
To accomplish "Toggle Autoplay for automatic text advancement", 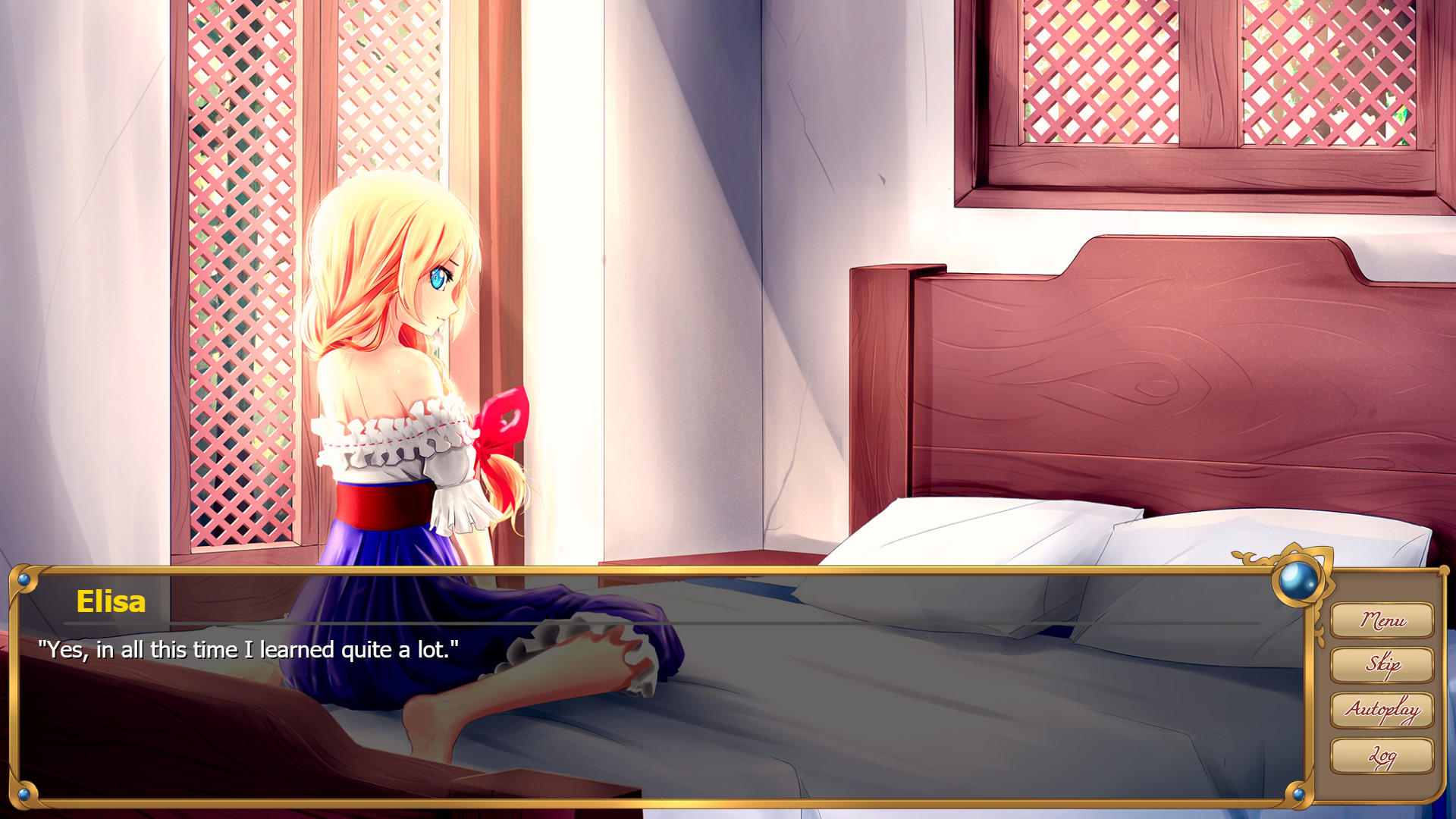I will (1383, 711).
